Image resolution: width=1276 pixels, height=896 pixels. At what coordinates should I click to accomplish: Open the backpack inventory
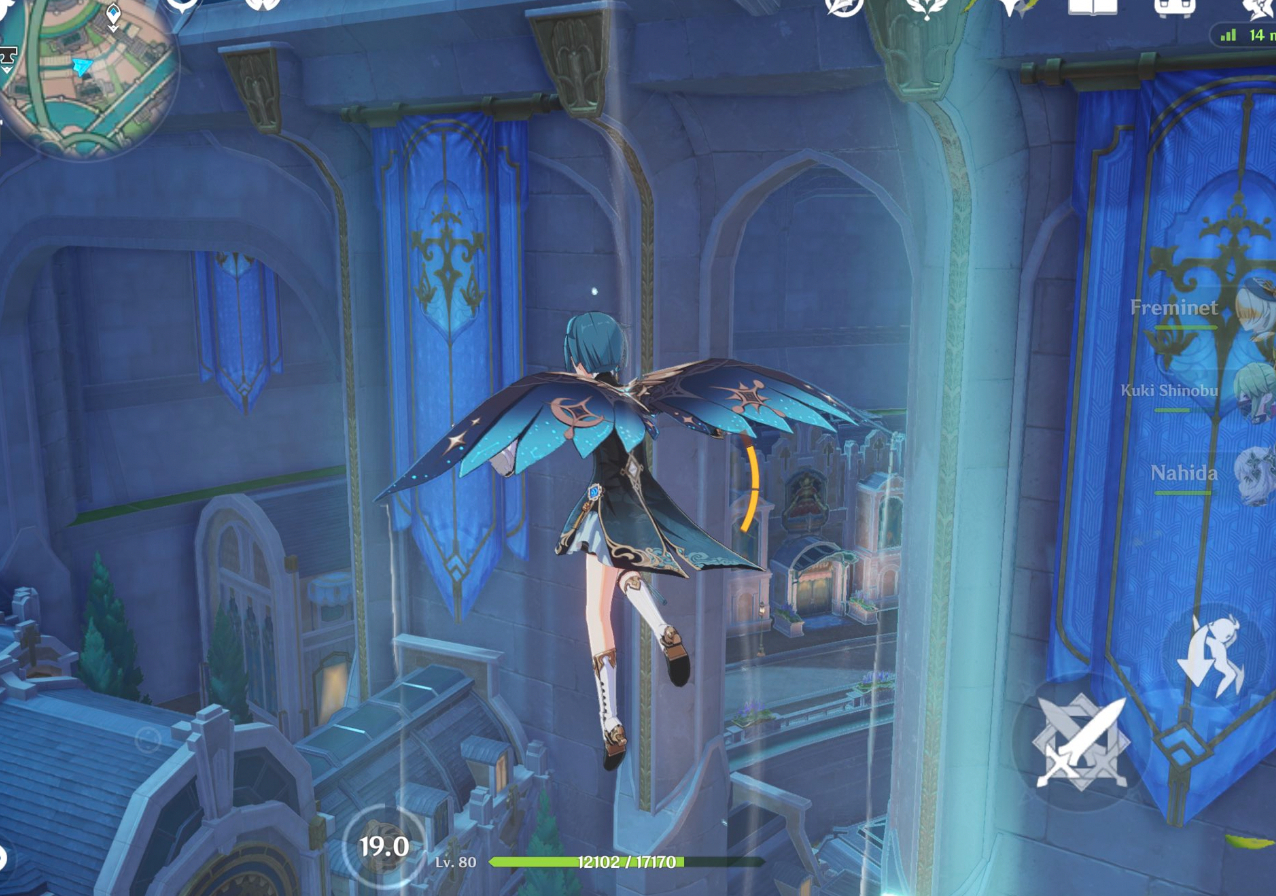point(1176,6)
